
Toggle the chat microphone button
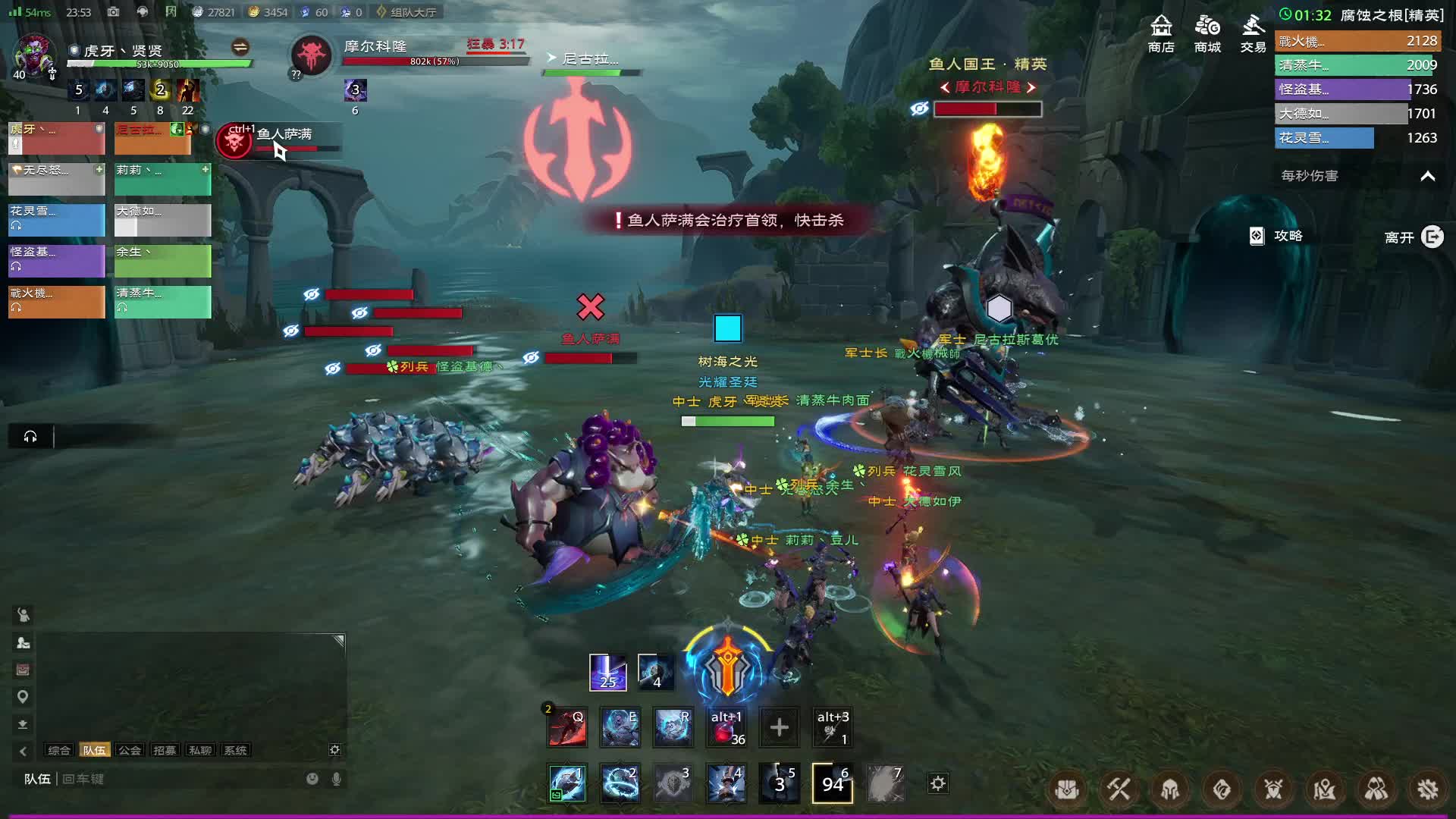337,779
